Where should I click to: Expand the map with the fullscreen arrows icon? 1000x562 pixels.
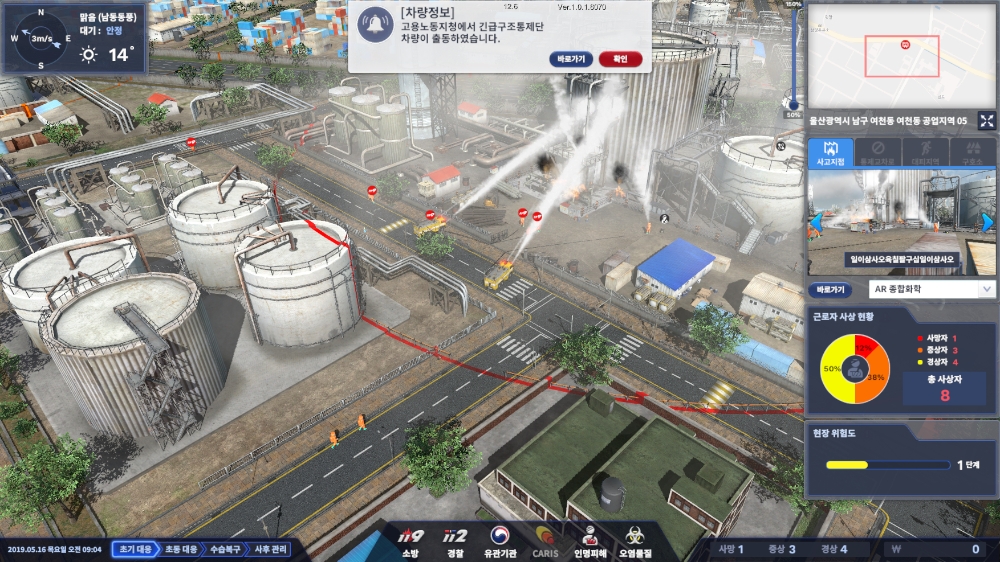pos(986,121)
